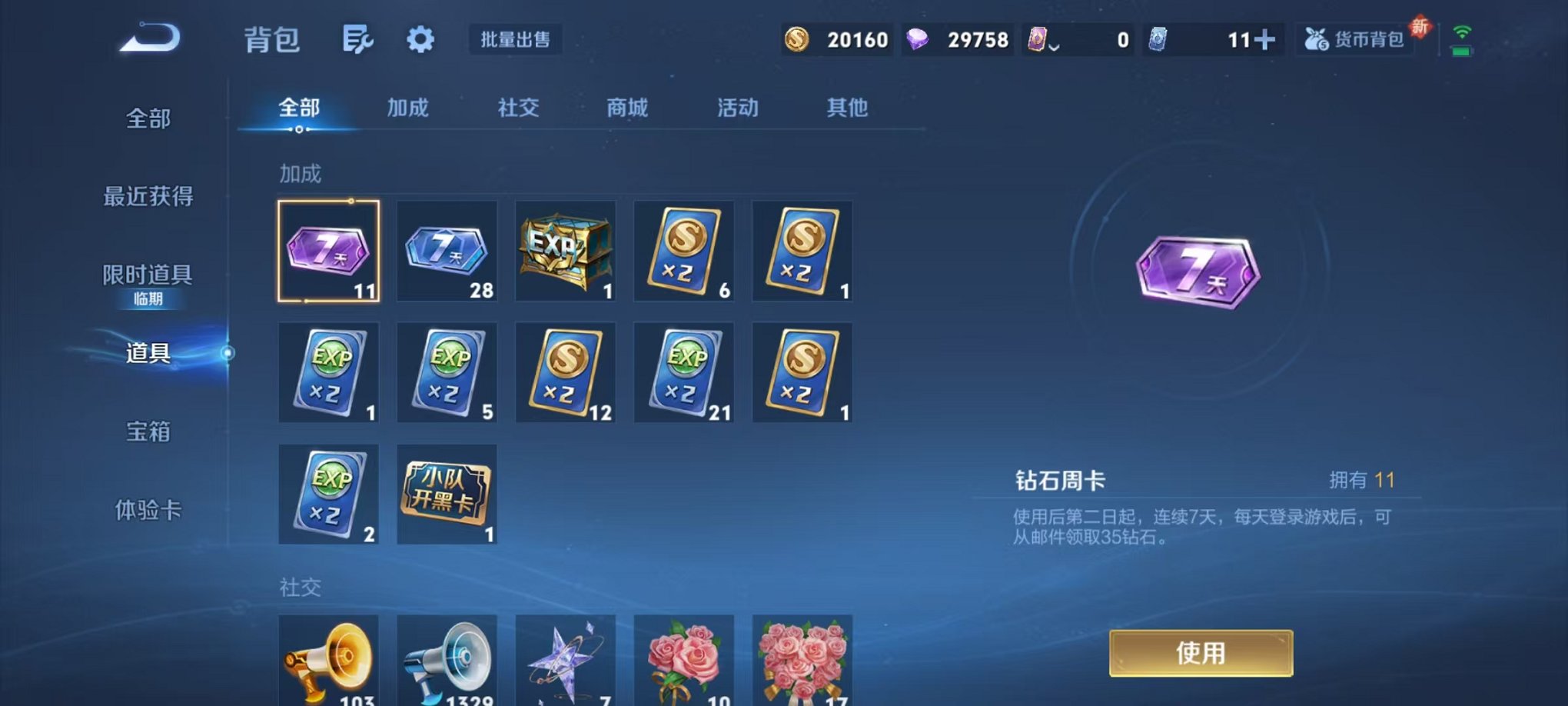
Task: Open the 货币背包 panel
Action: 1355,39
